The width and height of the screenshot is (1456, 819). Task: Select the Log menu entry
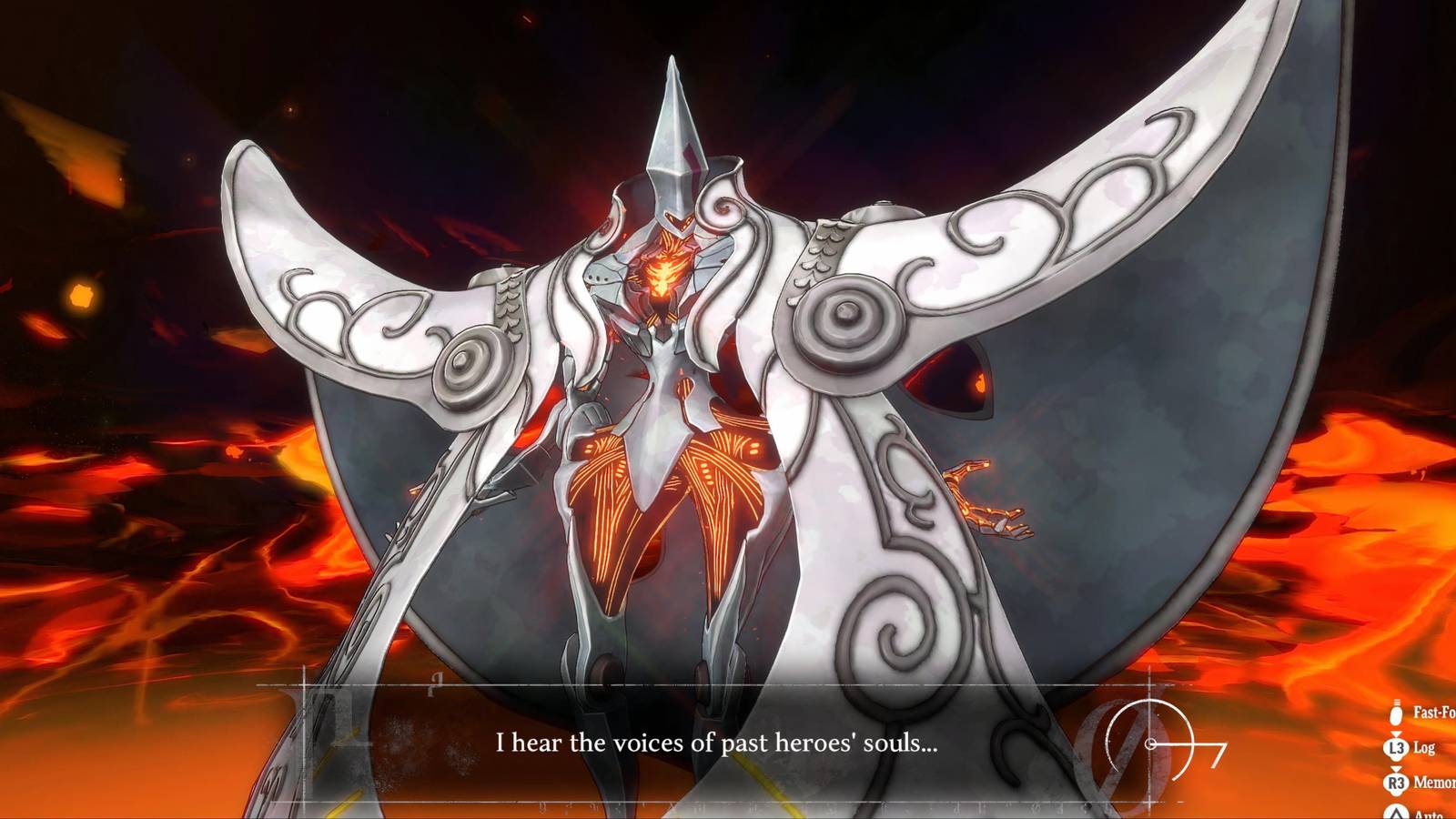(1425, 747)
